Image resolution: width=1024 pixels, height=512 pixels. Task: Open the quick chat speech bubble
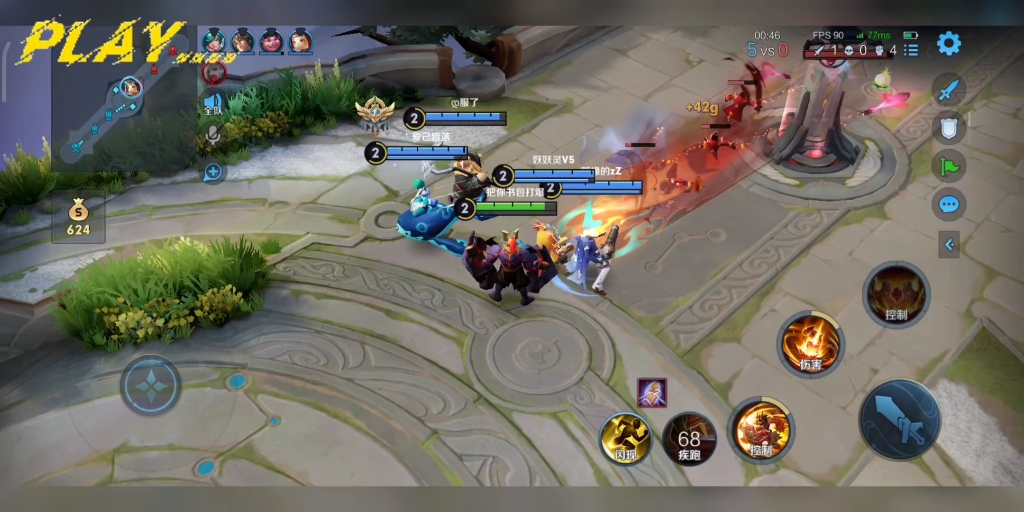click(948, 205)
